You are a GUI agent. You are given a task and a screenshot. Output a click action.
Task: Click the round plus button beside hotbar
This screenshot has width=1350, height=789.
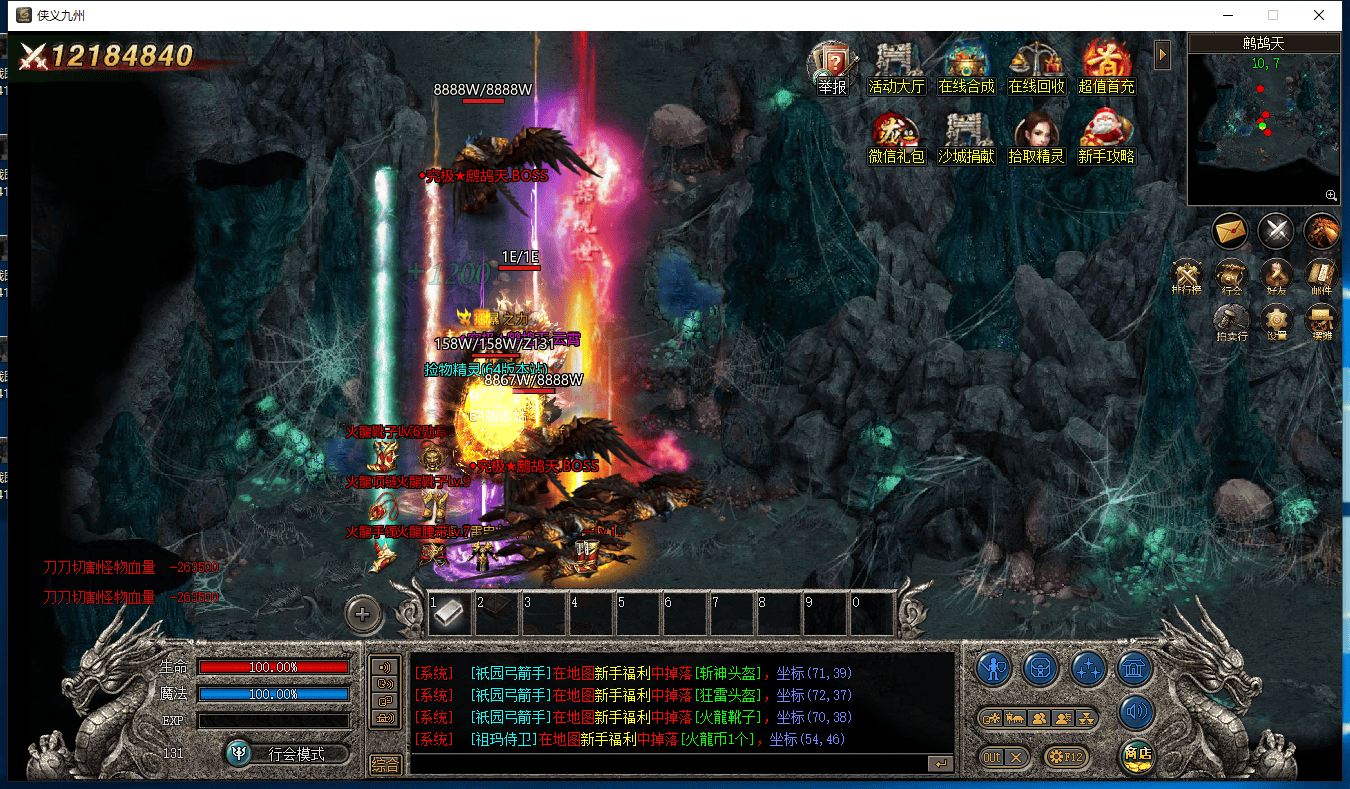click(x=363, y=614)
